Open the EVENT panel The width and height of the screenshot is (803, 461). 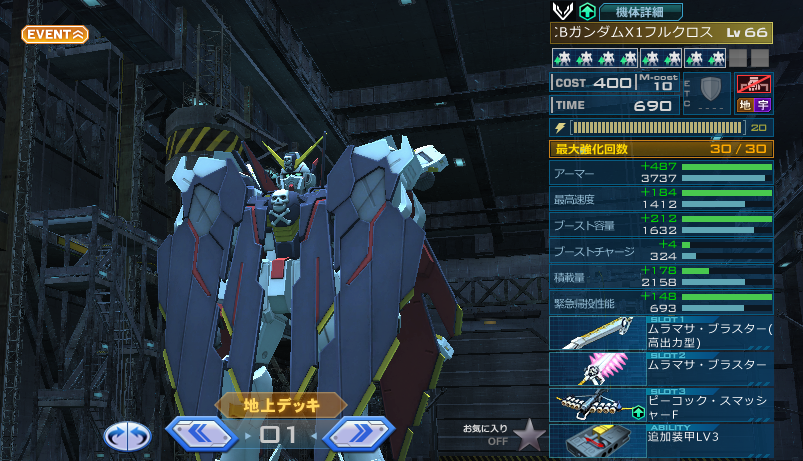coord(55,34)
